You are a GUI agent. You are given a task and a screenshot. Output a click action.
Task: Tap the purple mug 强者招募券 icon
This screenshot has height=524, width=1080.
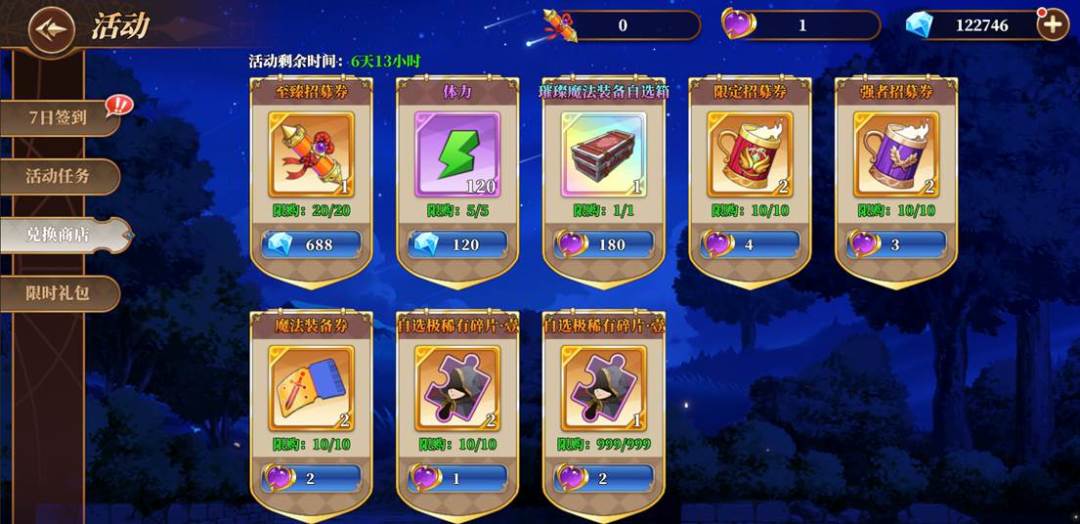click(897, 155)
